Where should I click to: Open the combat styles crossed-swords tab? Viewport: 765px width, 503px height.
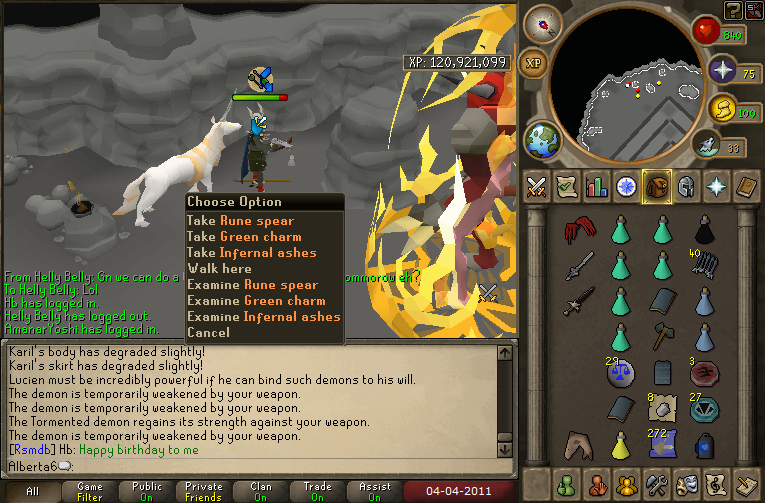click(x=536, y=186)
